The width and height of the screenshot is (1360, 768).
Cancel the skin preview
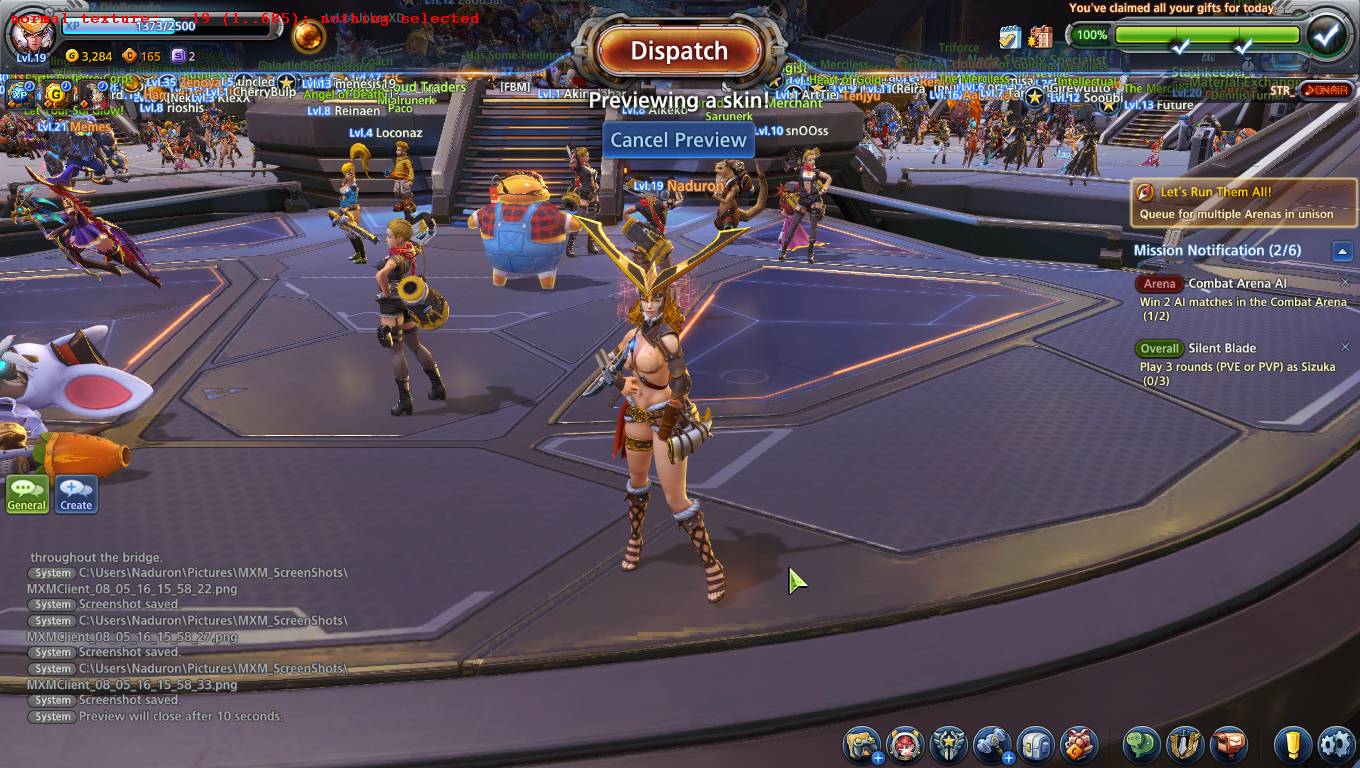point(679,140)
